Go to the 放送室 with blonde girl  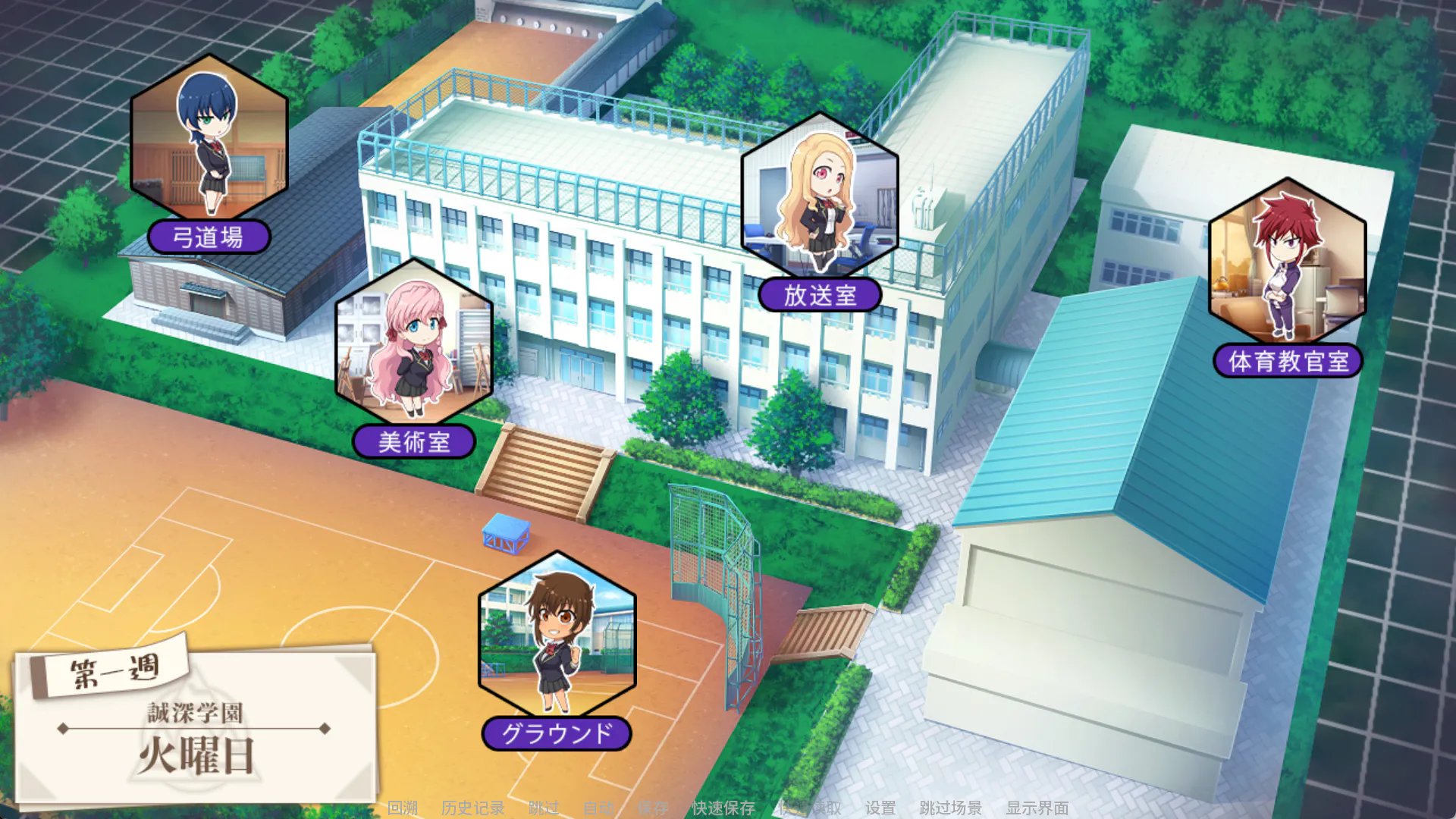(820, 197)
